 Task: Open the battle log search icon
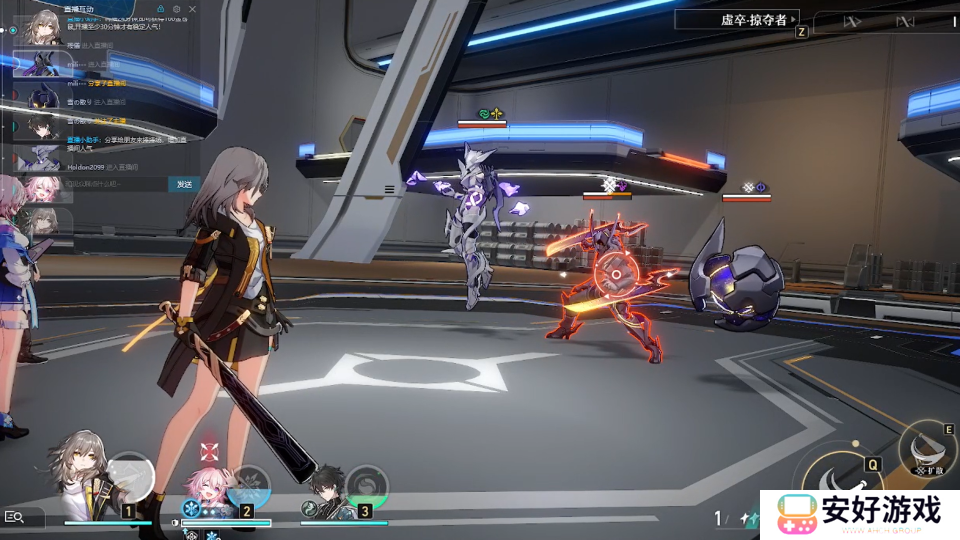click(x=15, y=516)
